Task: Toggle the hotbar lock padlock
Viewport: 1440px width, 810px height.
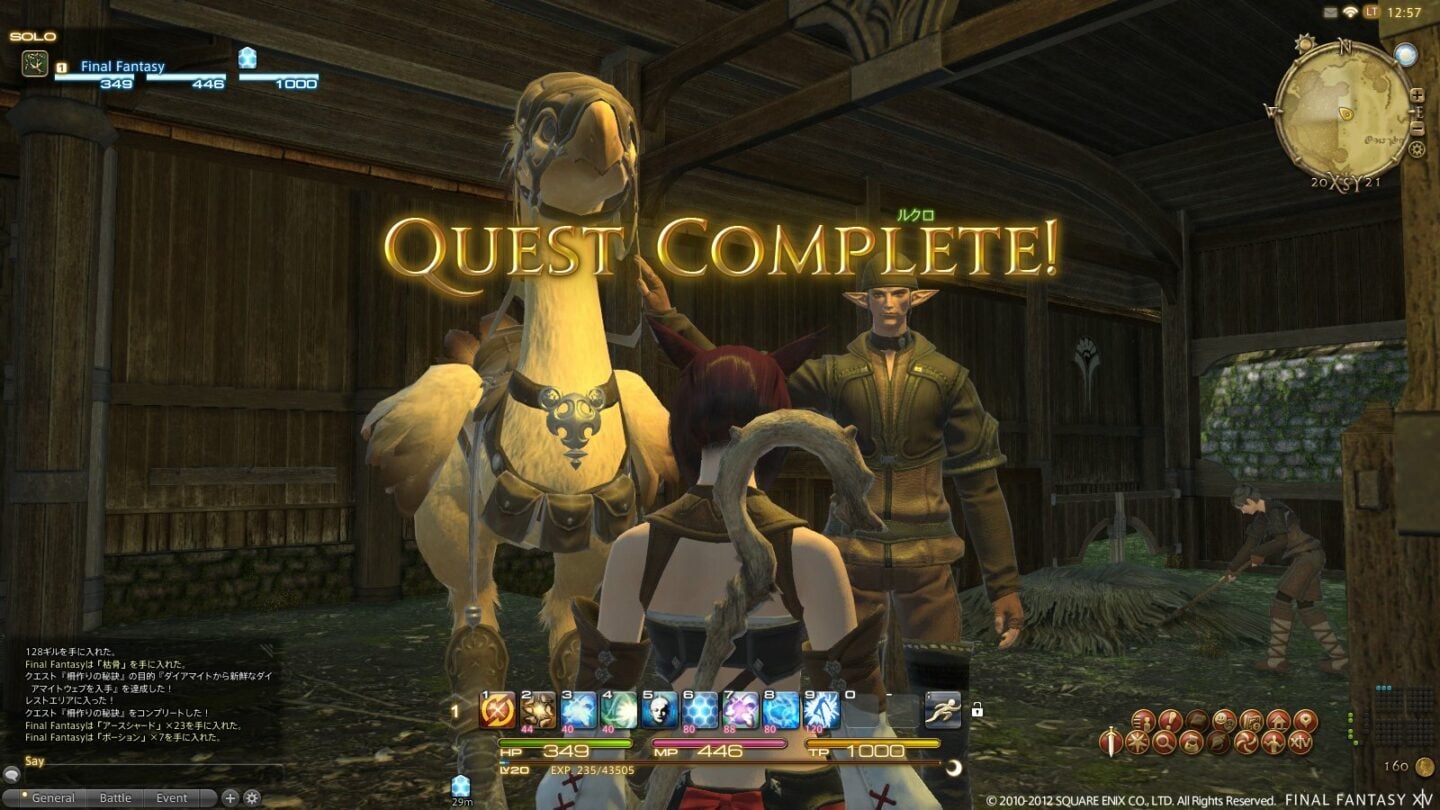Action: (x=978, y=709)
